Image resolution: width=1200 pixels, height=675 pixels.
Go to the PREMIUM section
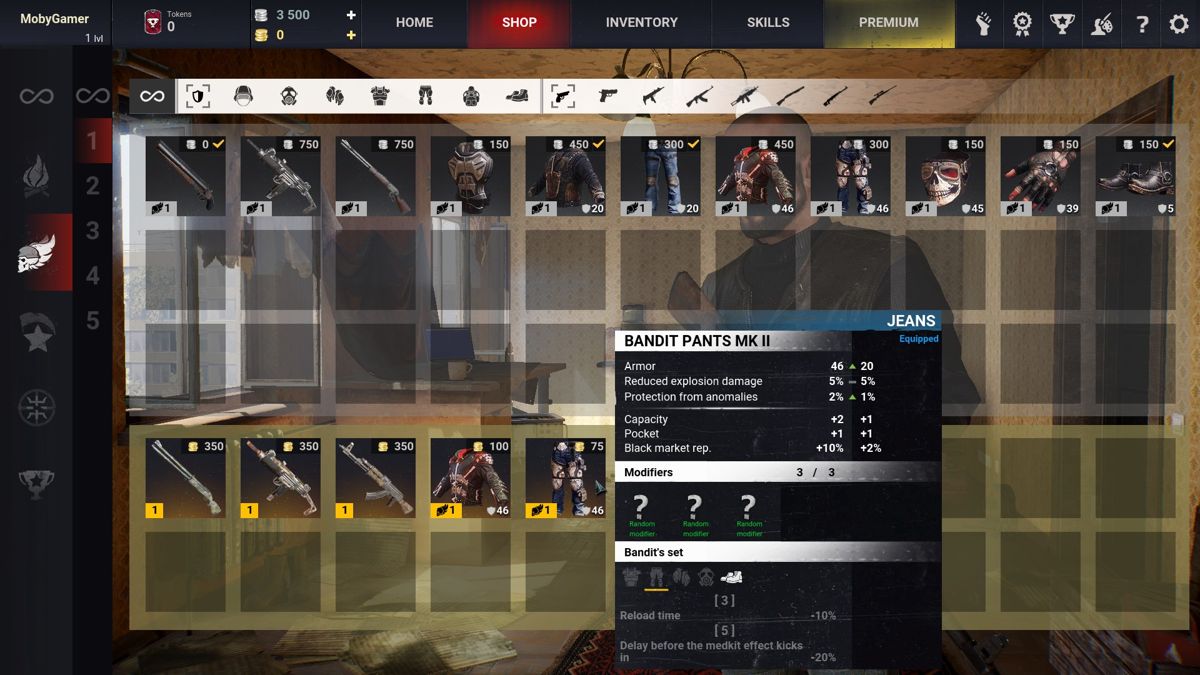(x=888, y=22)
